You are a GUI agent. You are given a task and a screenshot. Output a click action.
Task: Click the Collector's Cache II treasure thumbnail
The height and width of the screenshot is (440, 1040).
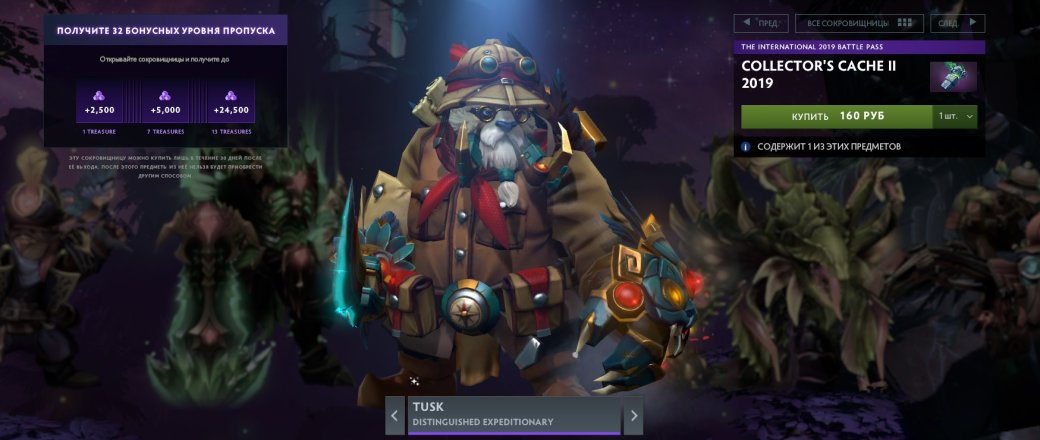click(x=952, y=77)
